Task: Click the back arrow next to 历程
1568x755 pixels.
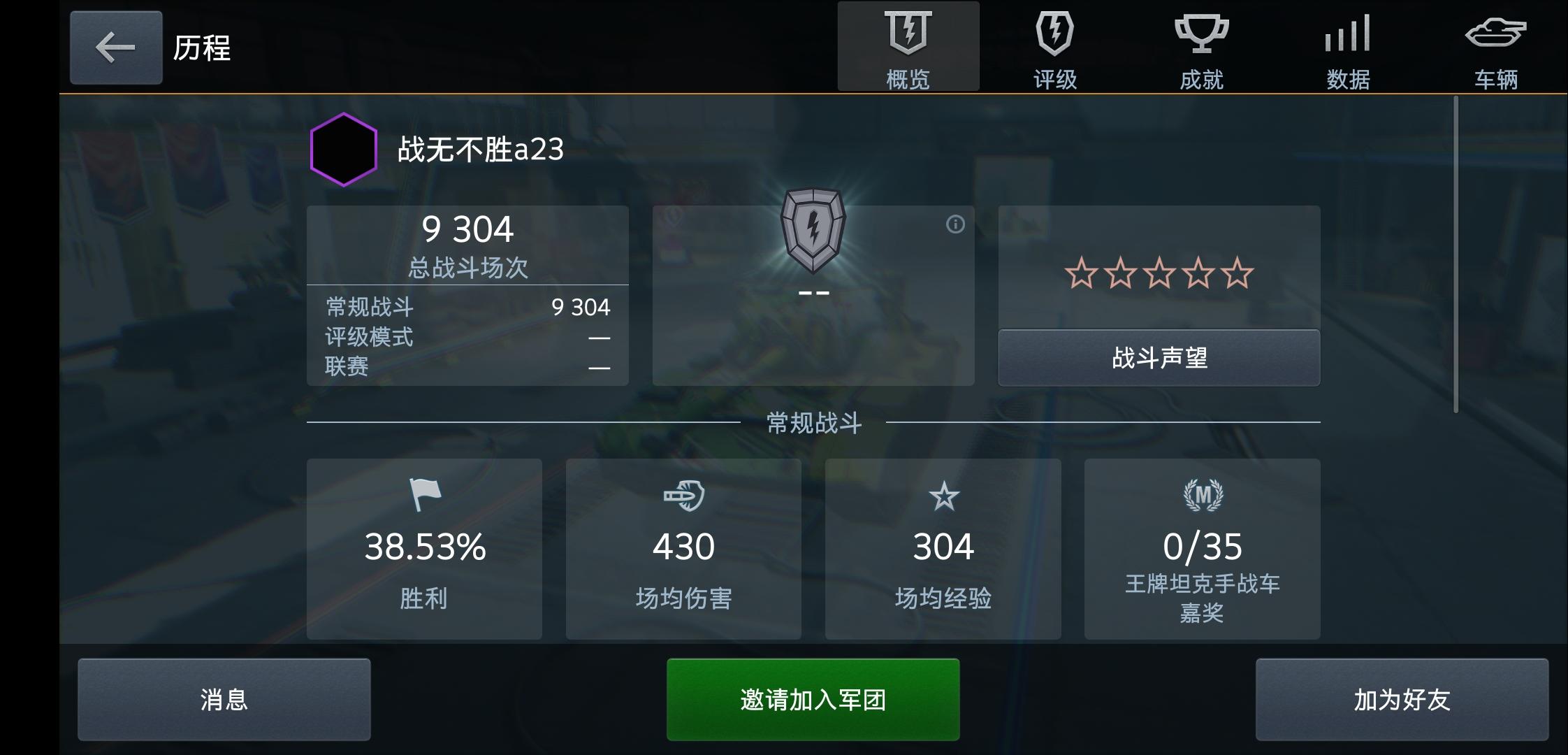Action: (115, 48)
